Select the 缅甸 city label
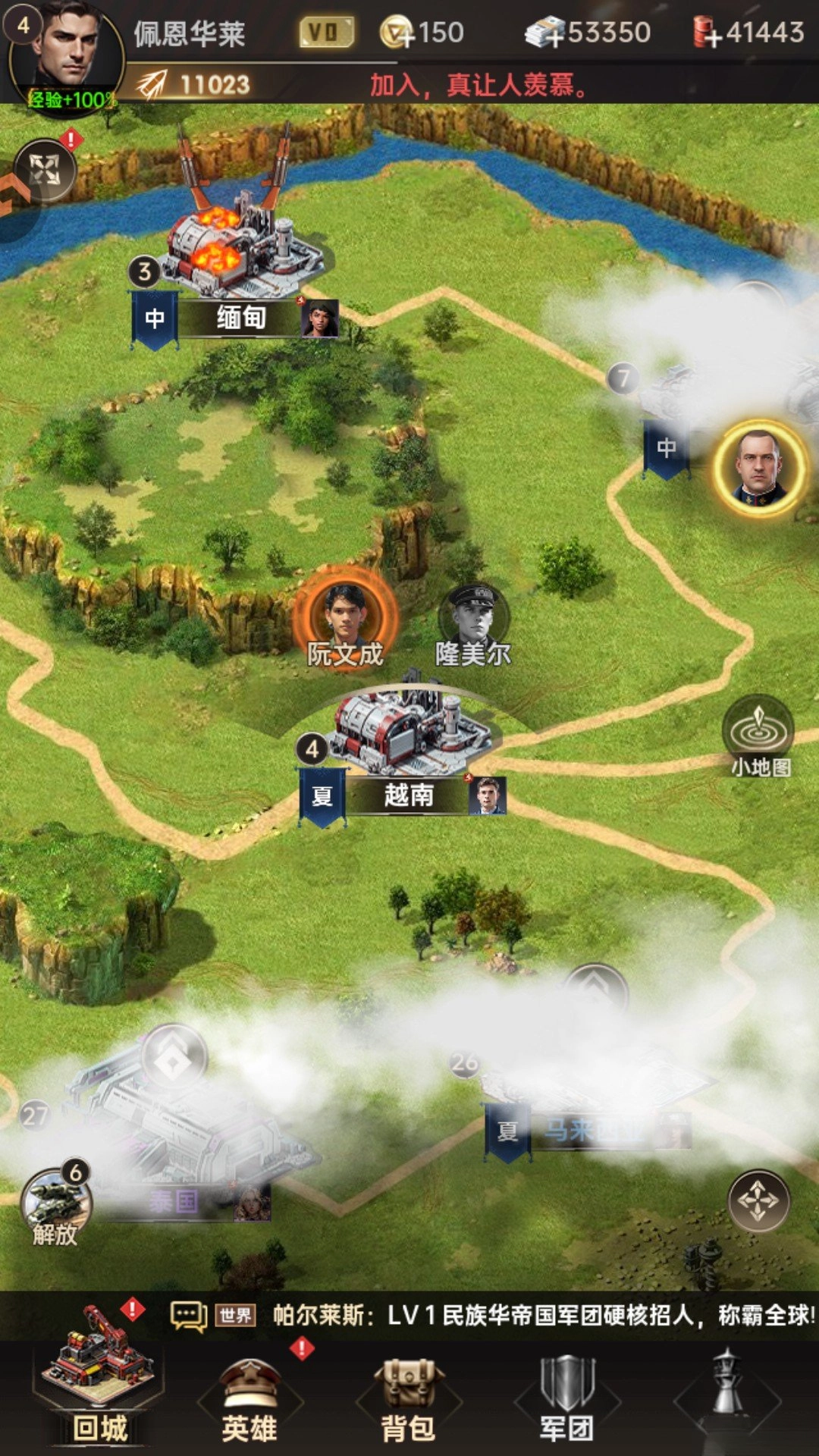This screenshot has width=819, height=1456. coord(240,318)
